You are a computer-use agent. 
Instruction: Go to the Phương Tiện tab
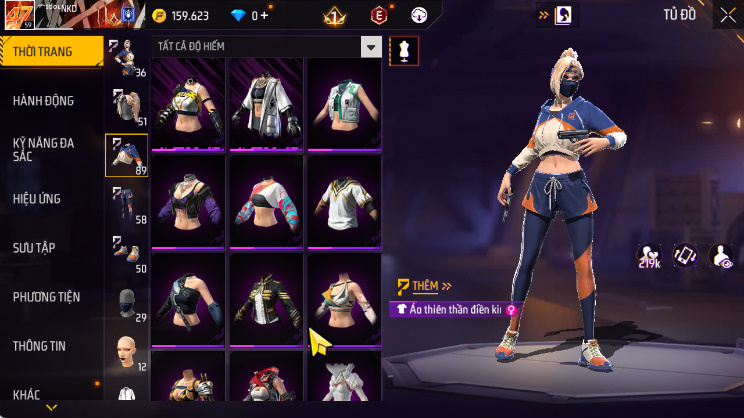(46, 297)
